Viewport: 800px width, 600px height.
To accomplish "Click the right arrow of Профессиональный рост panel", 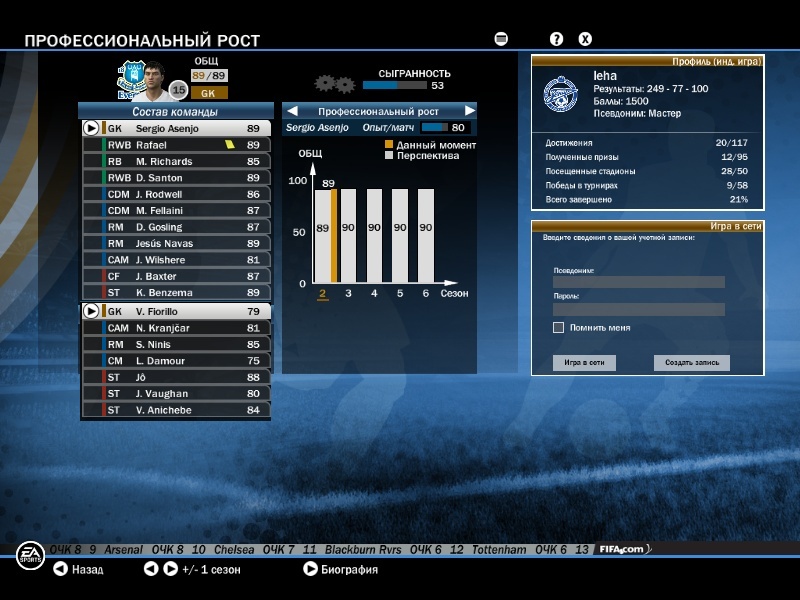I will pos(469,111).
